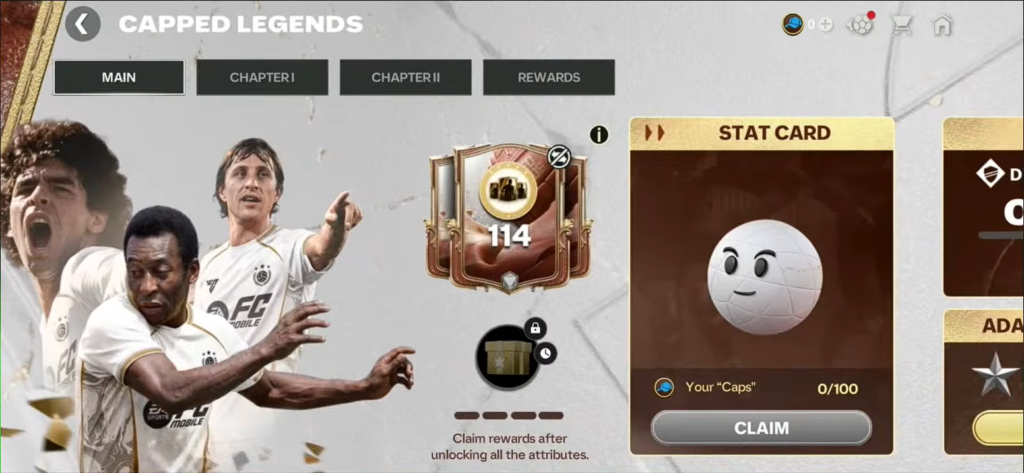This screenshot has width=1024, height=473.
Task: Select the white ball Stat Card image
Action: [x=765, y=277]
